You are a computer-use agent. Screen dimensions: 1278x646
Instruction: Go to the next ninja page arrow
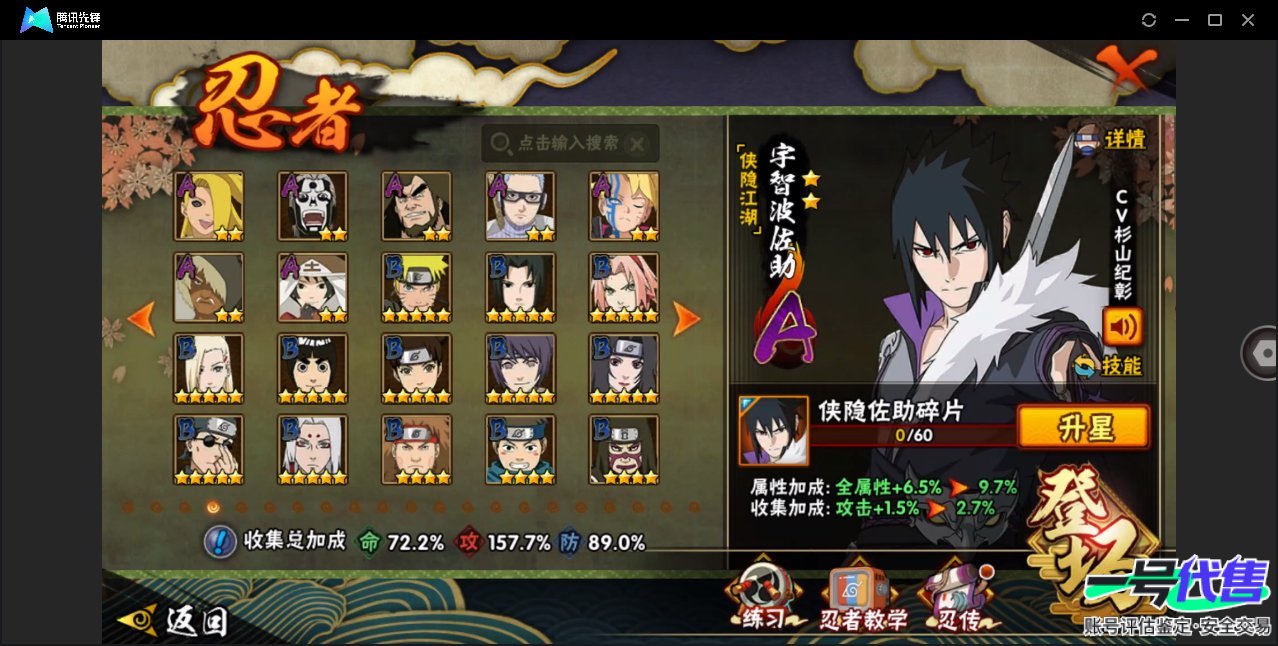(686, 319)
